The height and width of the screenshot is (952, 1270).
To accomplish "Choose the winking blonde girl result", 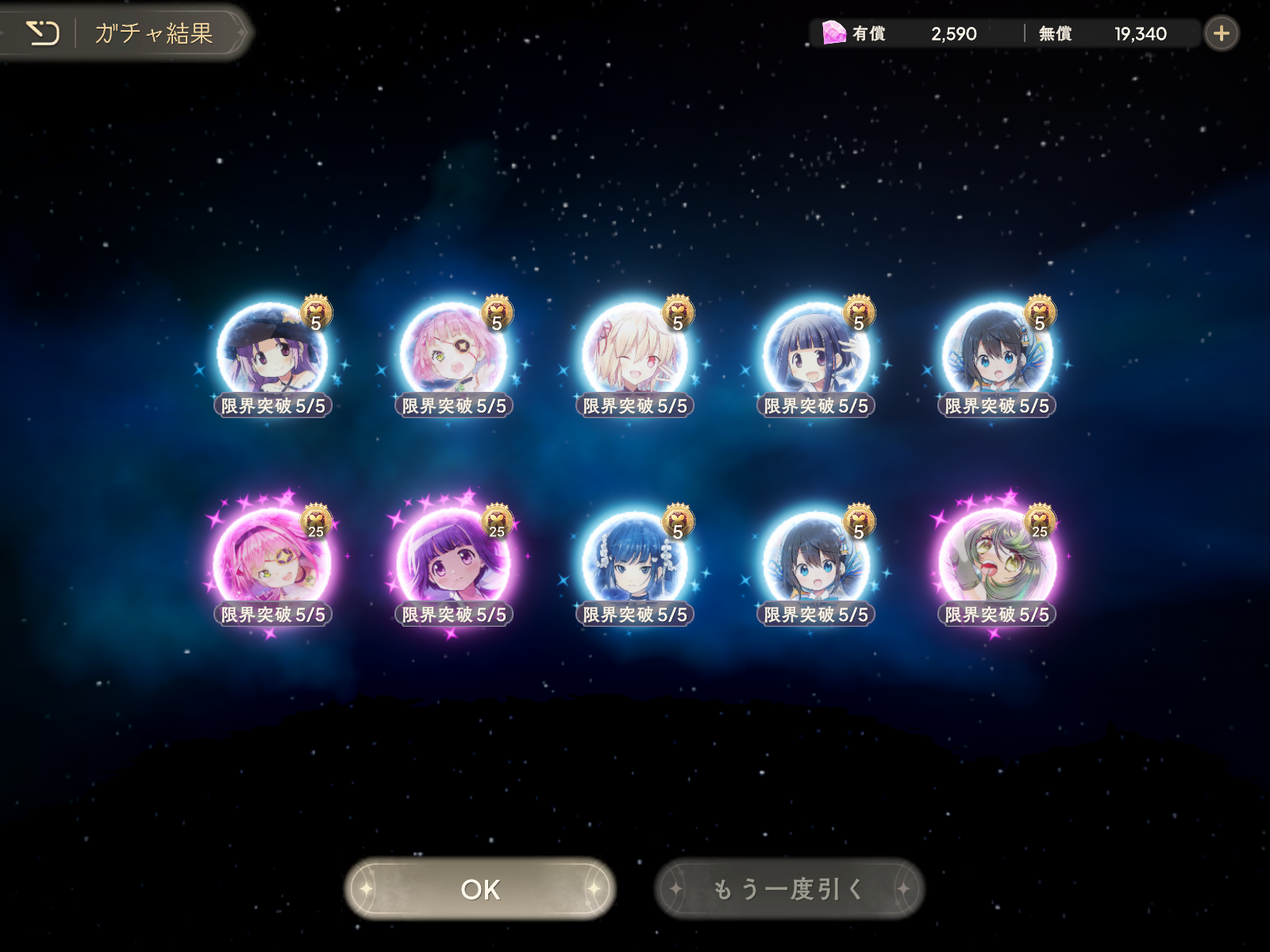I will (634, 355).
